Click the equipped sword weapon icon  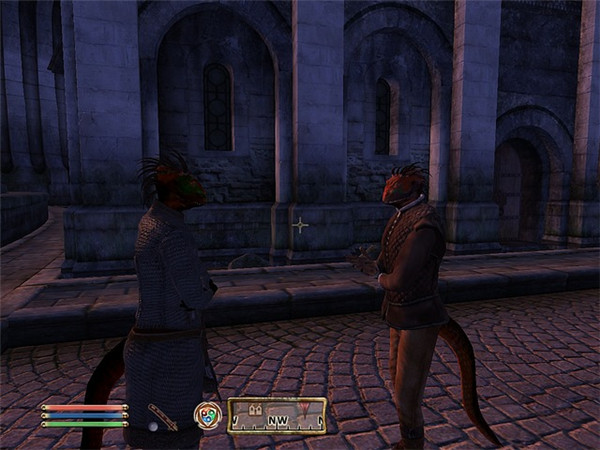(x=162, y=415)
